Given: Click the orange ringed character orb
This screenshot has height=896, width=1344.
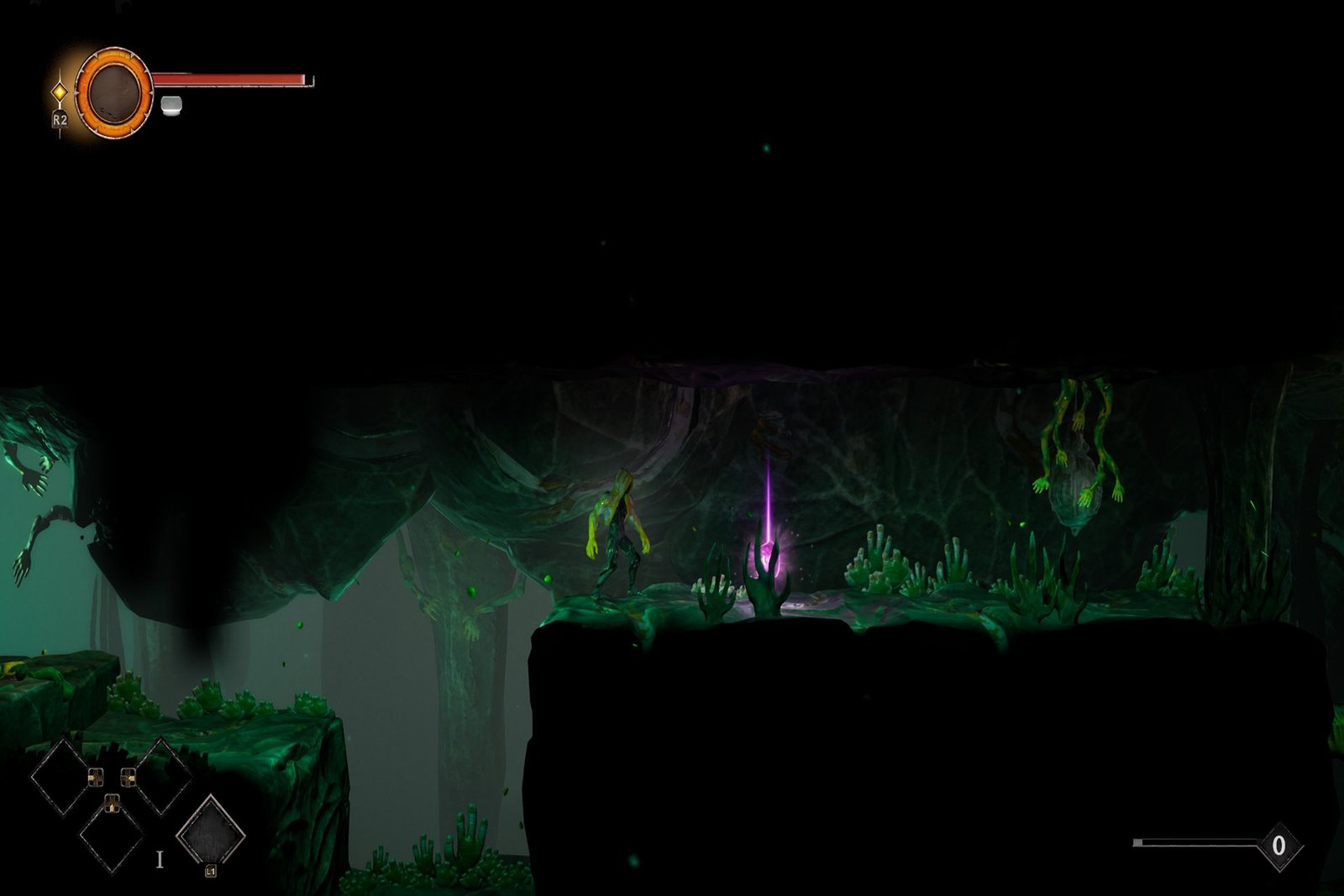Looking at the screenshot, I should 113,92.
